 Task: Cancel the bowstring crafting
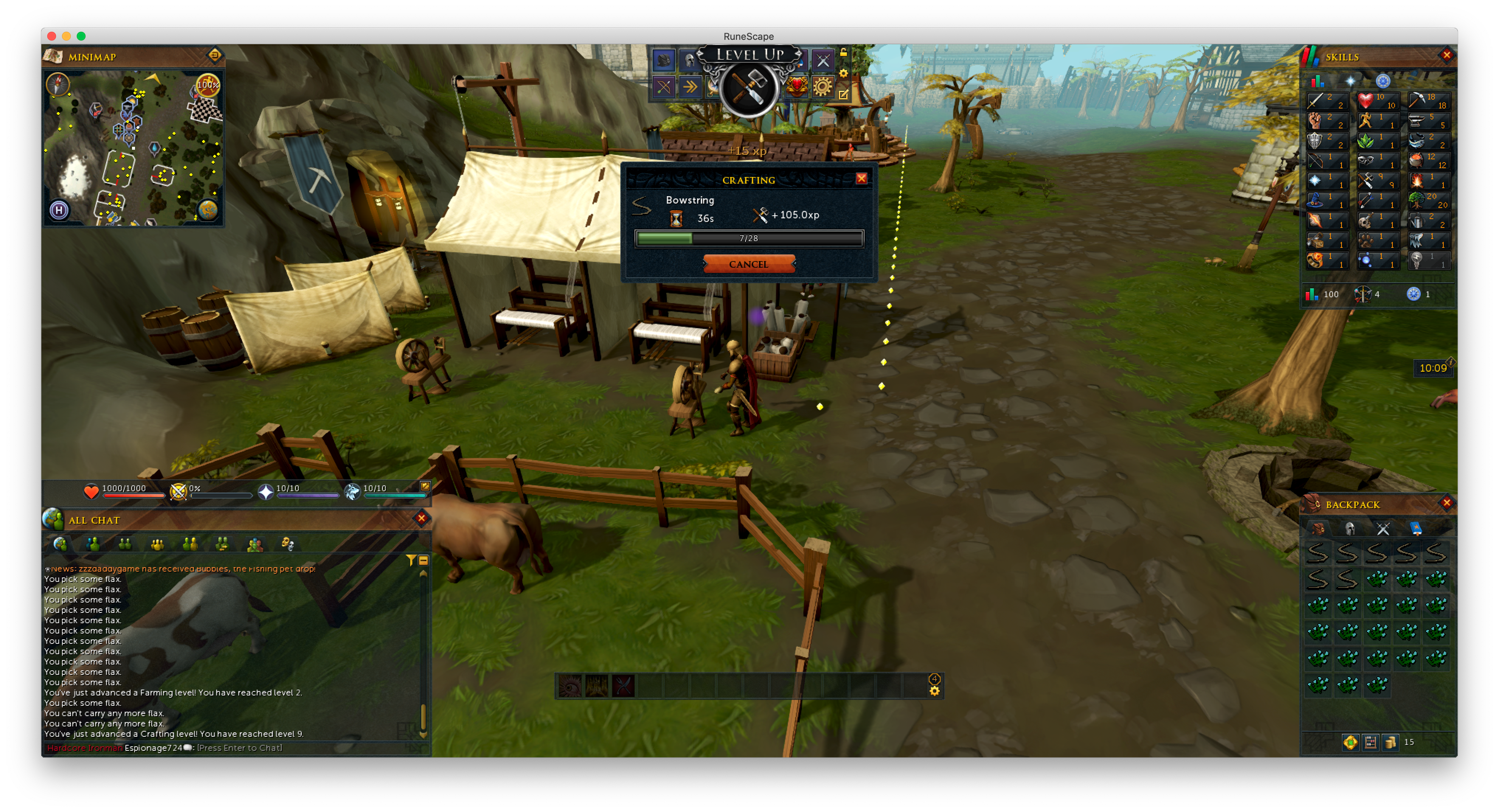point(748,264)
